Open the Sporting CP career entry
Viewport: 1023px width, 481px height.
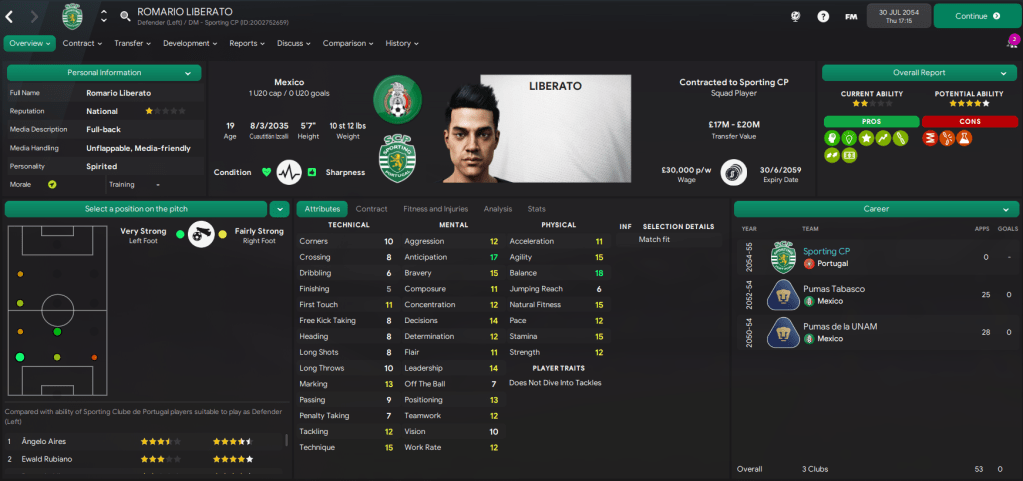click(x=826, y=252)
